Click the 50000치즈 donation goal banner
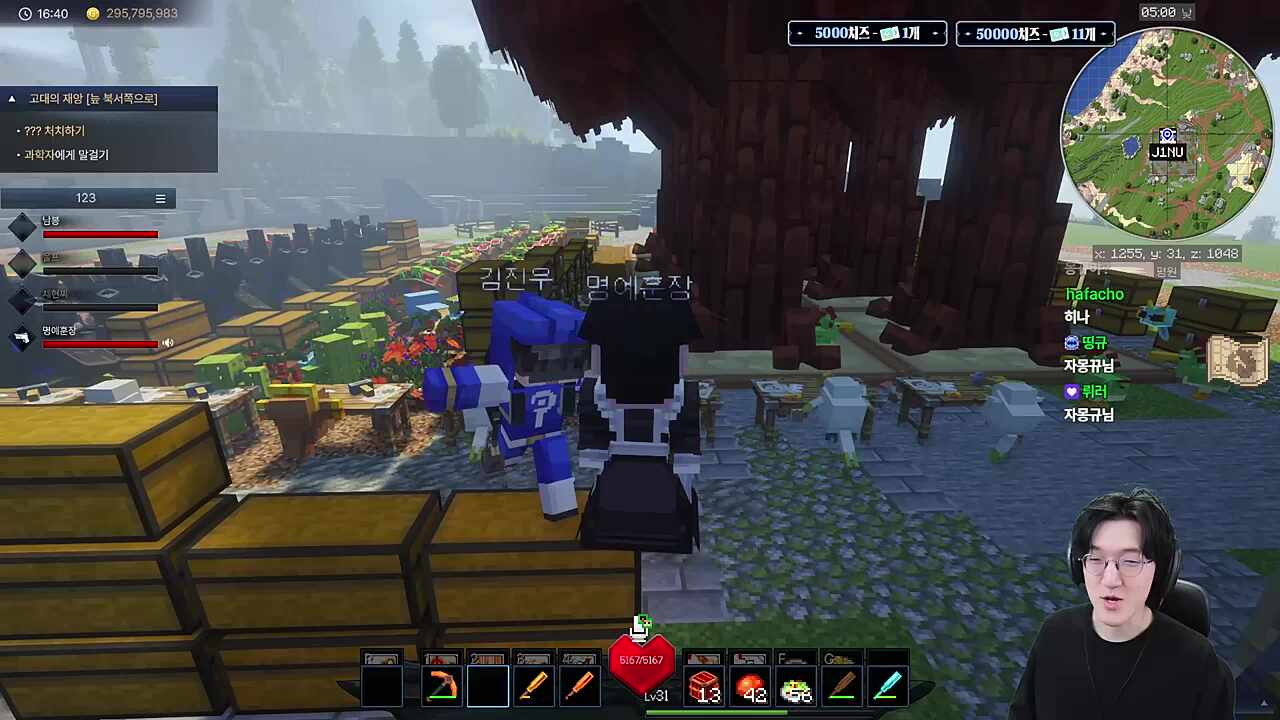The width and height of the screenshot is (1280, 720). (1035, 34)
